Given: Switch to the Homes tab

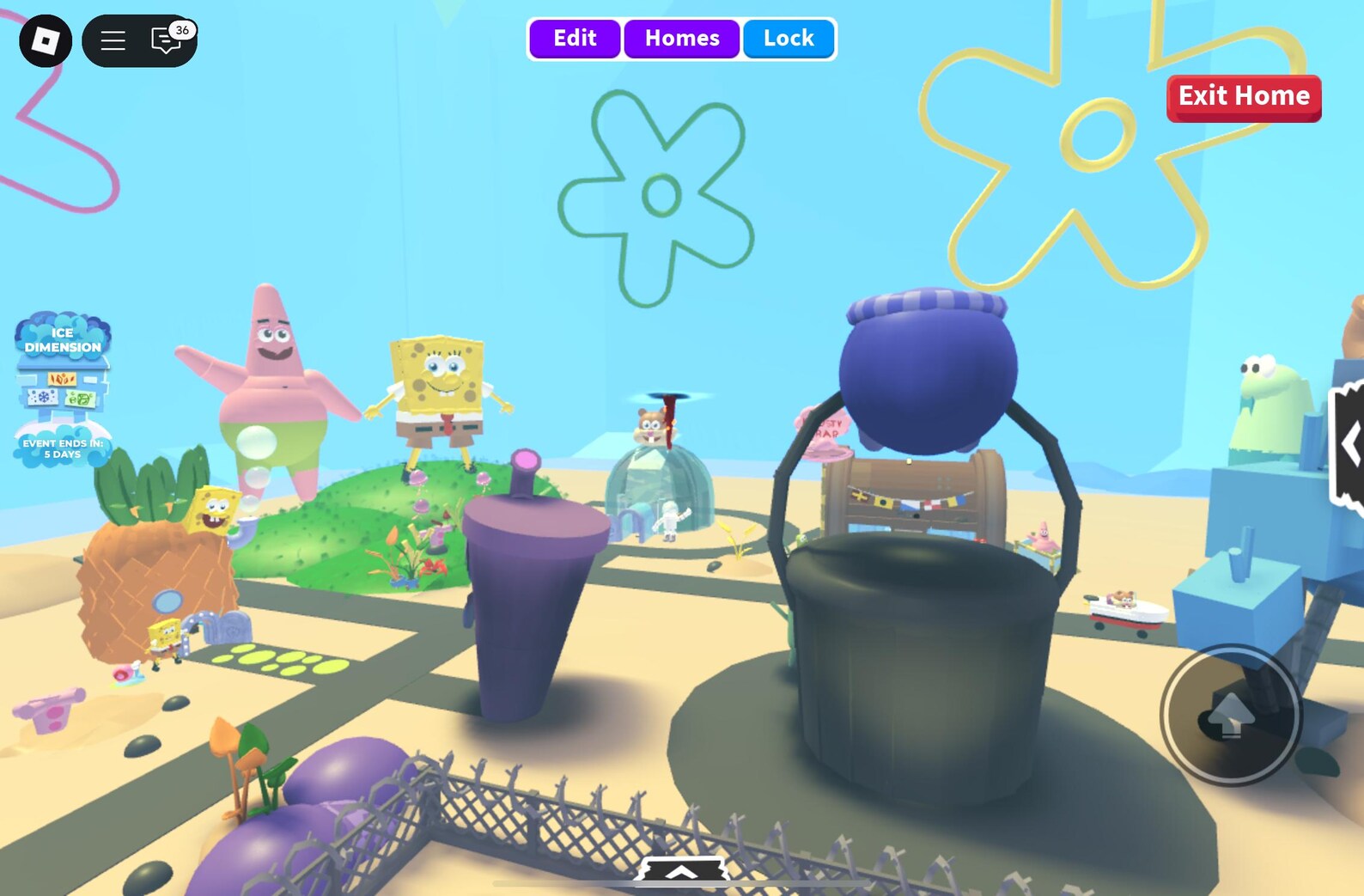Looking at the screenshot, I should point(681,38).
